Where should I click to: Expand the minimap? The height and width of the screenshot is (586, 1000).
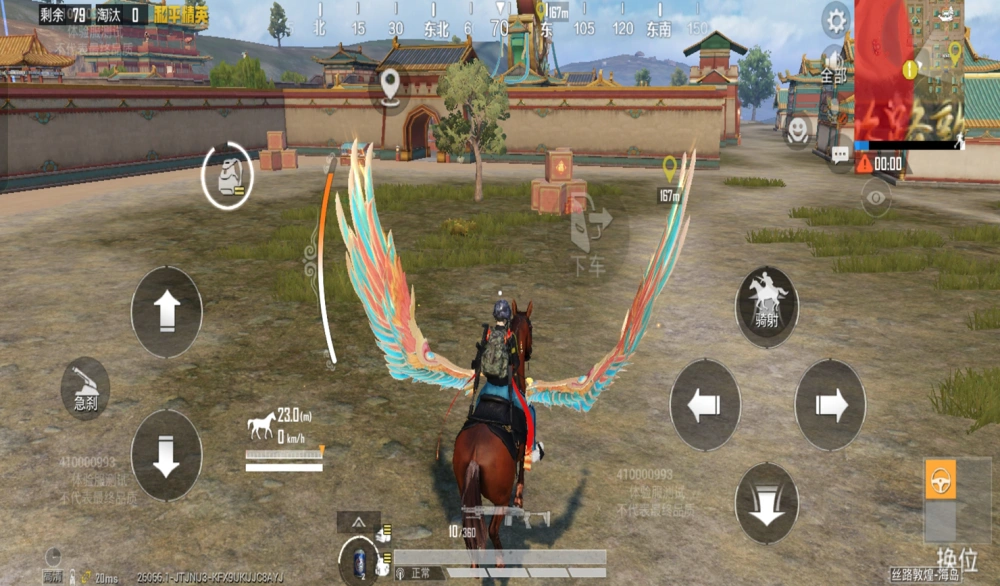click(908, 70)
